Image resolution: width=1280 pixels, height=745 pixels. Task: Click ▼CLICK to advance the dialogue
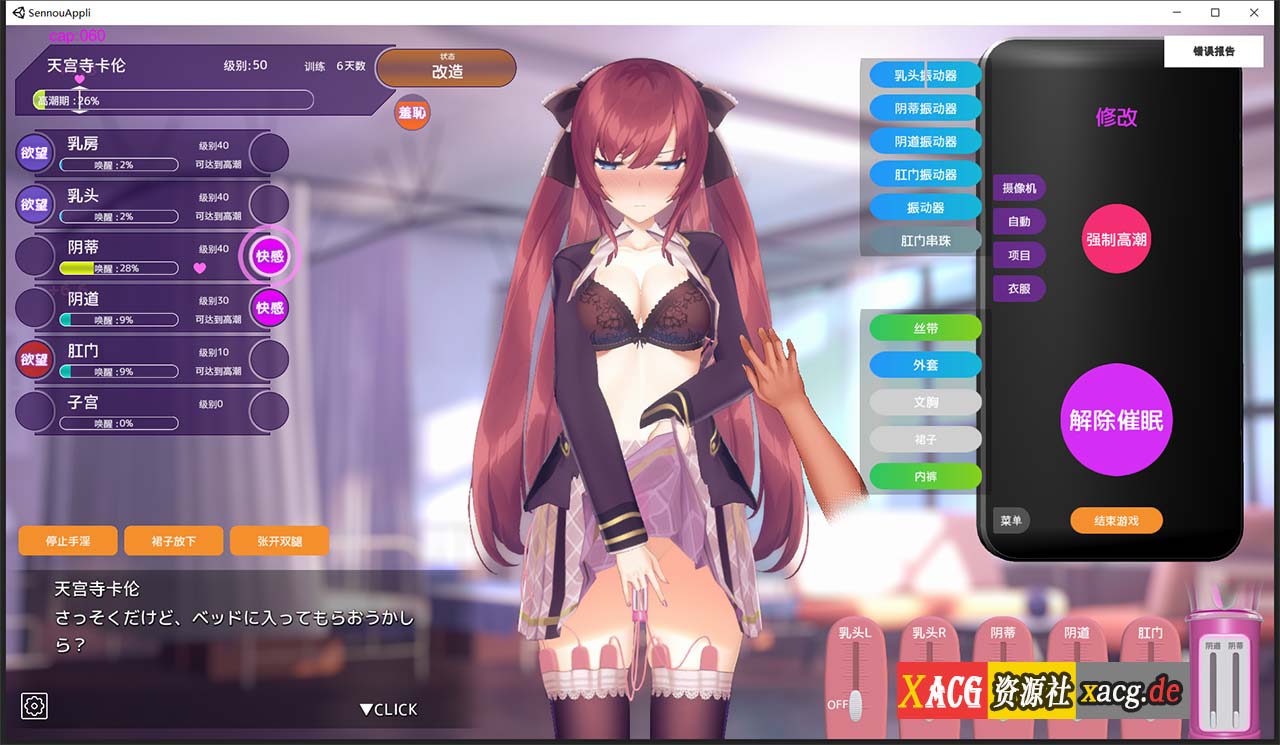coord(390,709)
